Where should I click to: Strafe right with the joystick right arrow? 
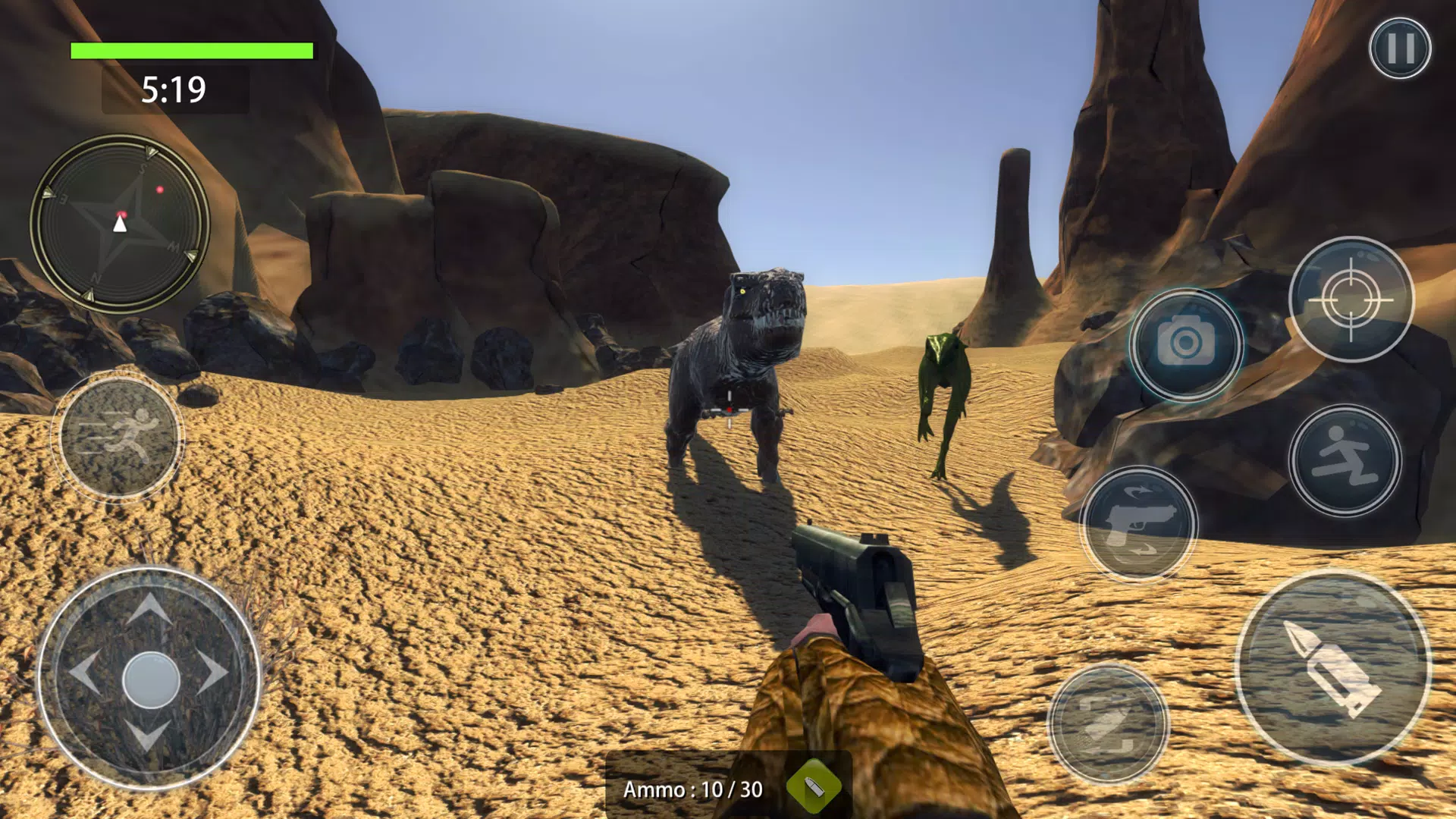[213, 672]
